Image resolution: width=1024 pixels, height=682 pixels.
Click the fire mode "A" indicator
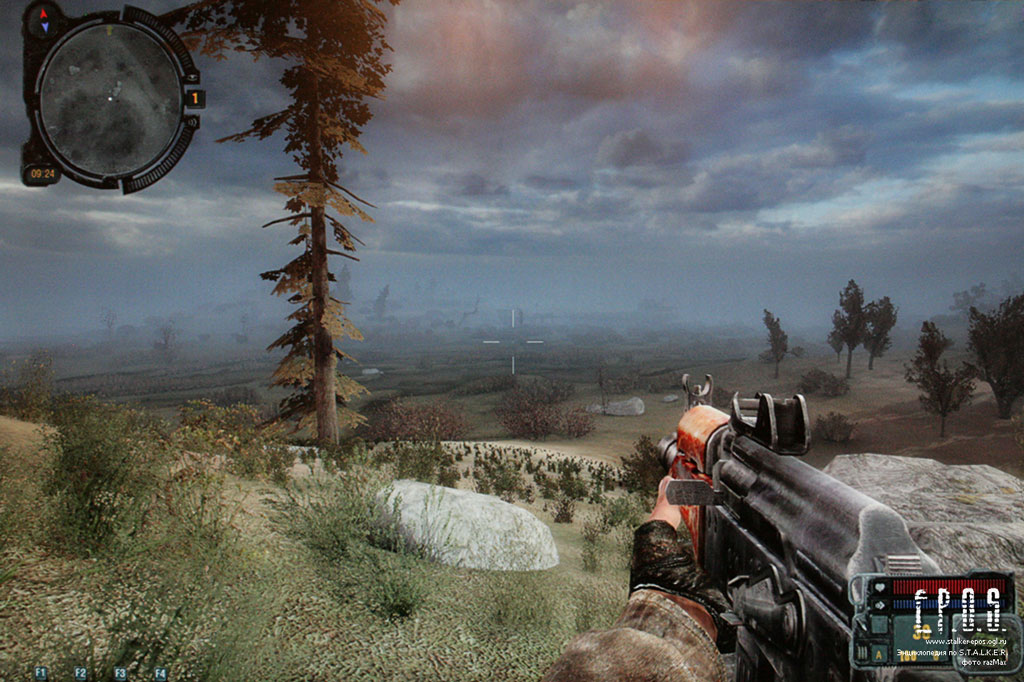tap(879, 656)
